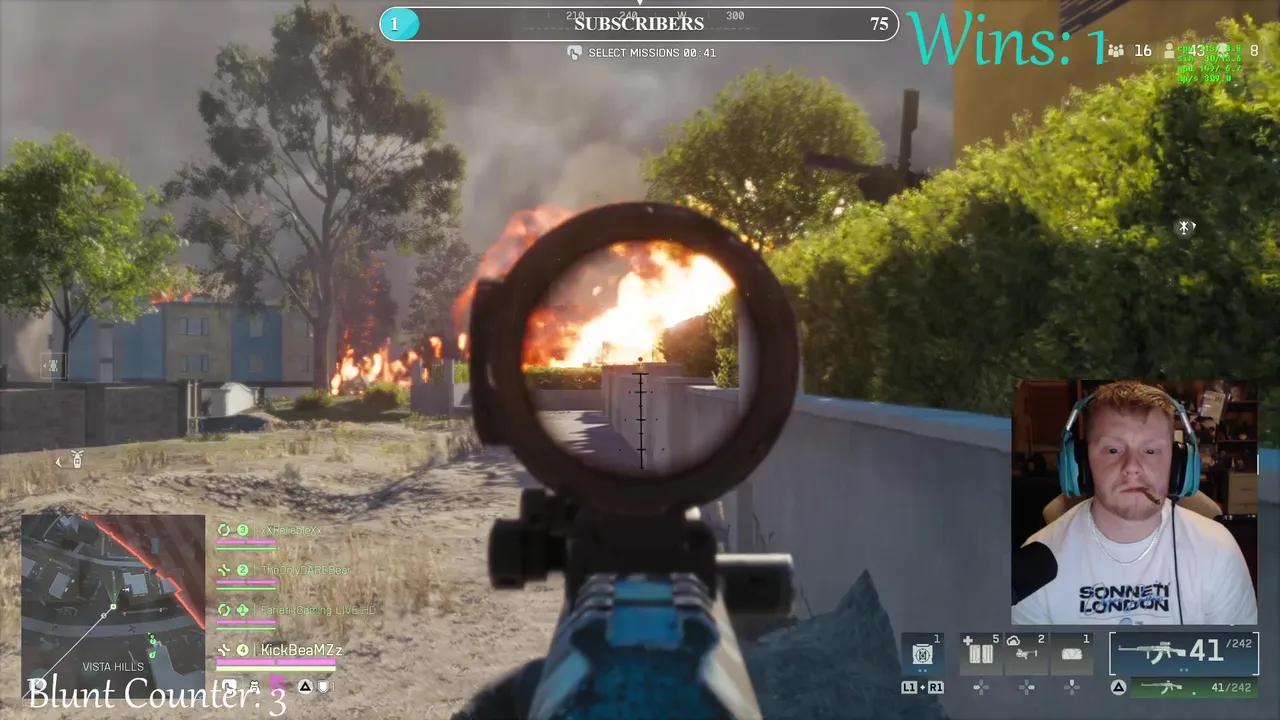The height and width of the screenshot is (720, 1280).
Task: Click KickBeaMZz's number 4 squad badge
Action: pos(242,650)
